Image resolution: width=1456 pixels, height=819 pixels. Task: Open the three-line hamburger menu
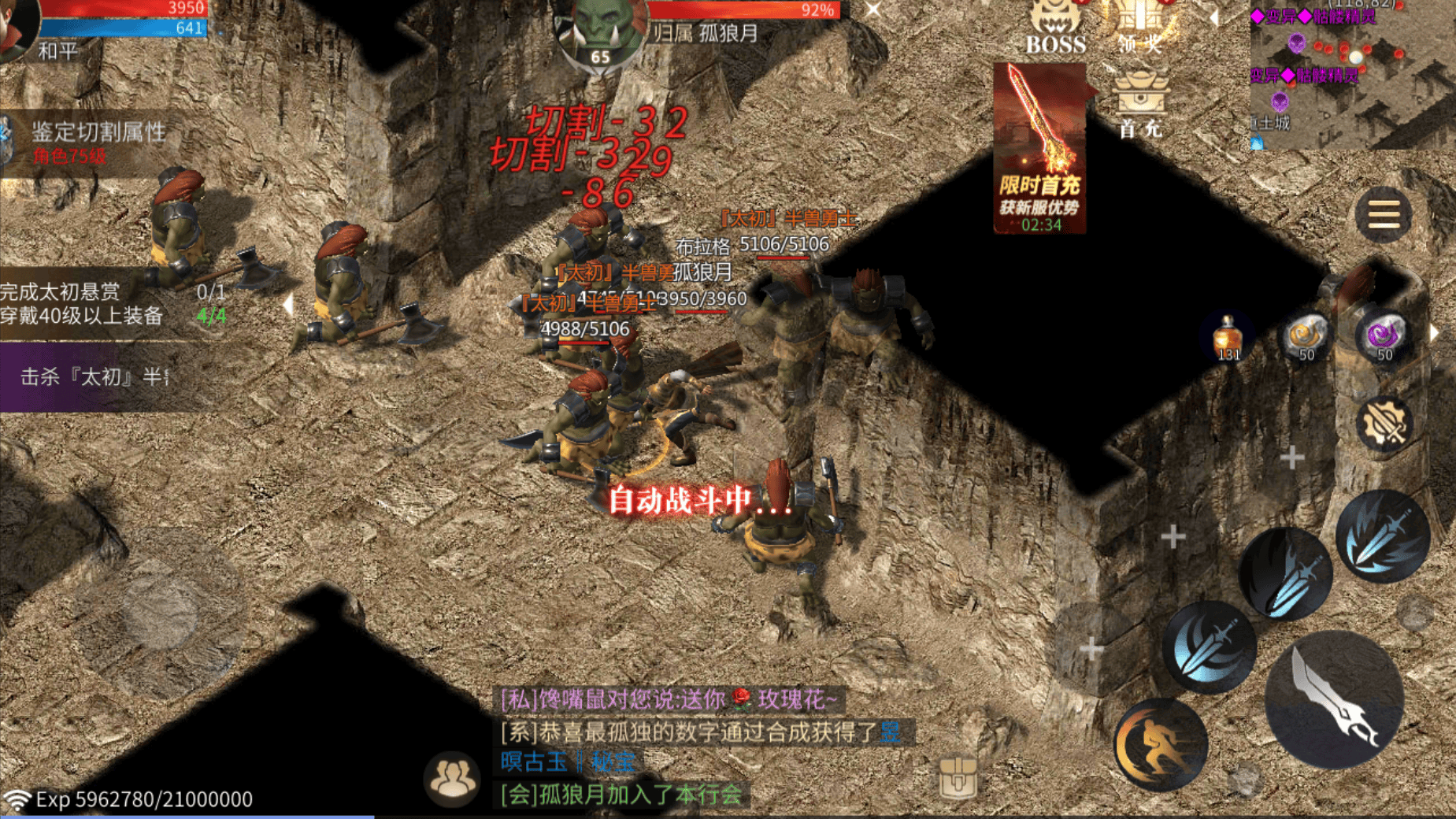pos(1384,214)
